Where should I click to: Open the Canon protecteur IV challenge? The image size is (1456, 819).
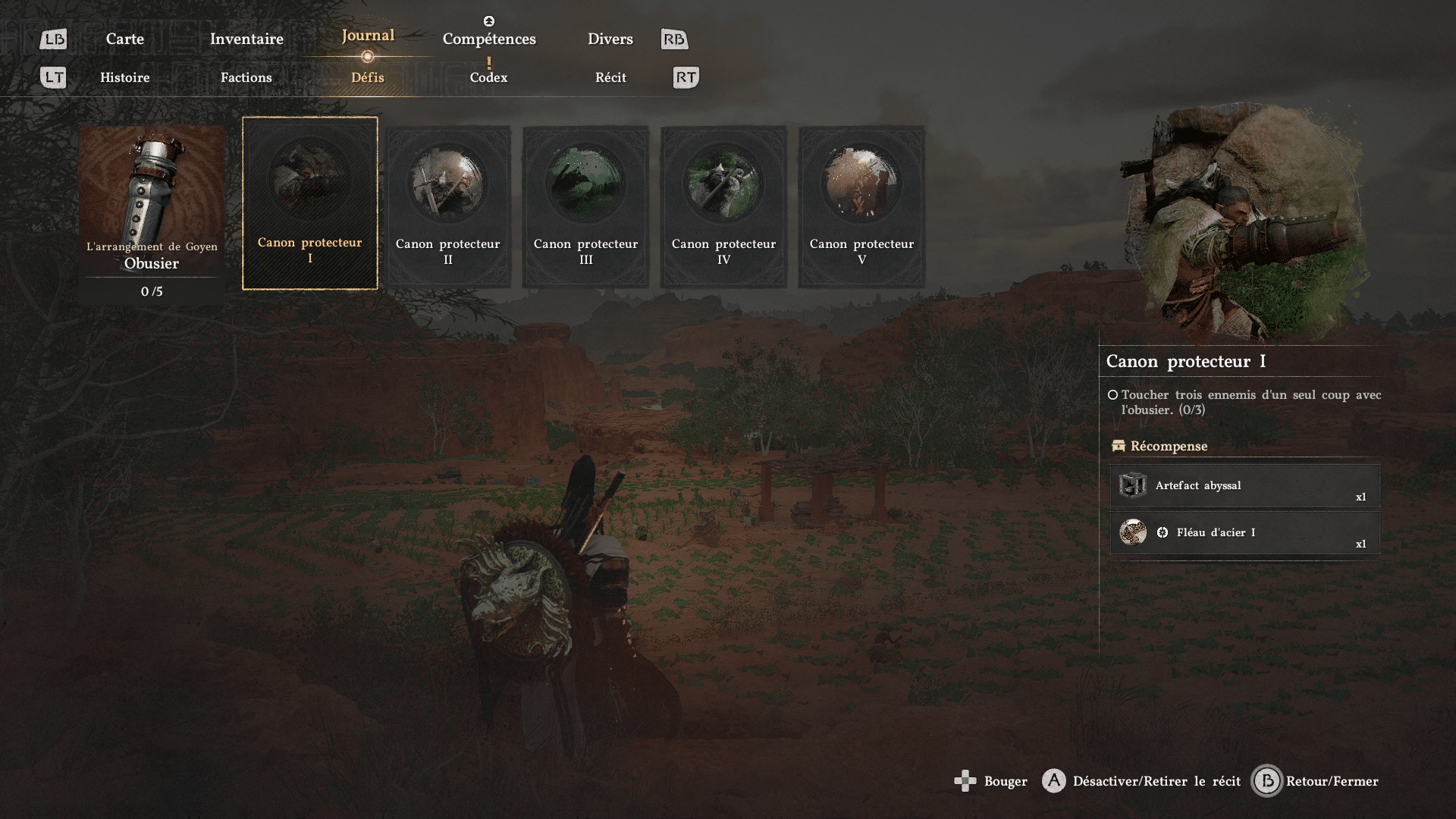tap(723, 206)
